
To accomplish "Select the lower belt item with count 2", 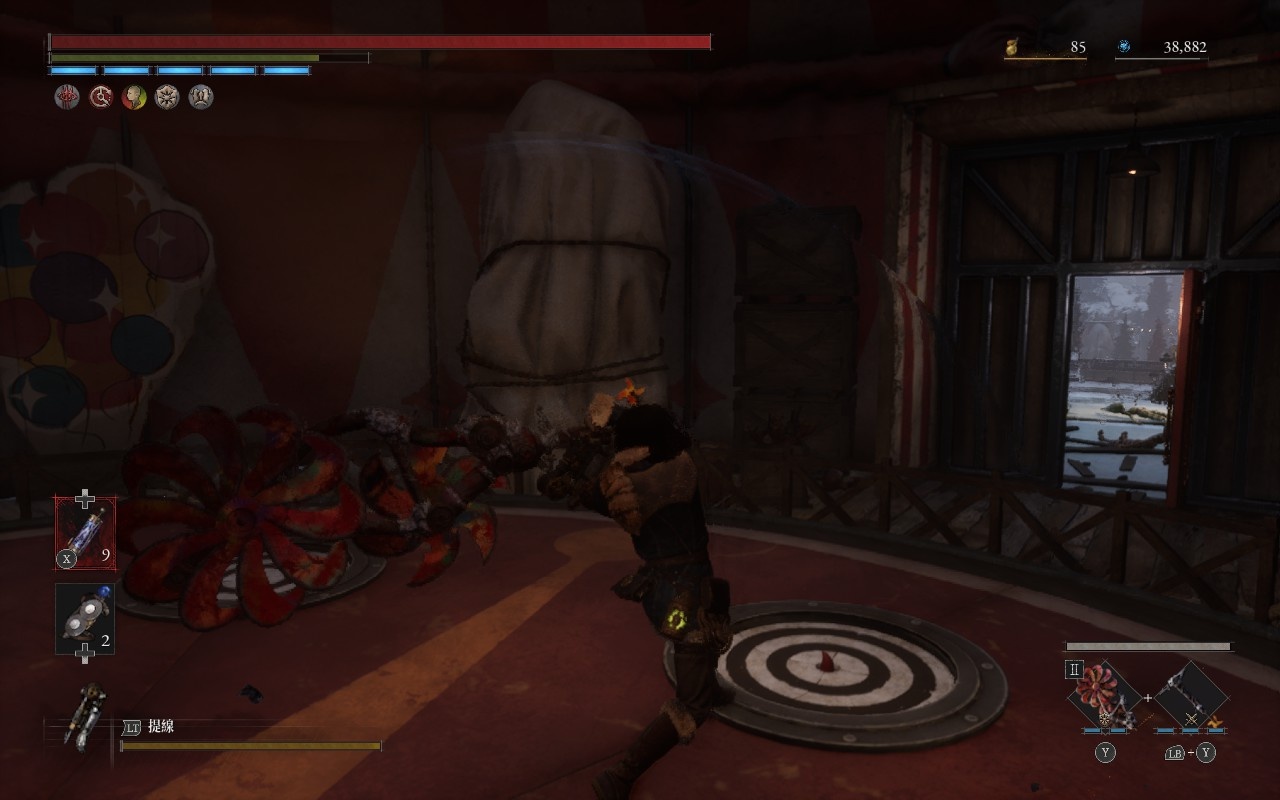I will click(85, 619).
